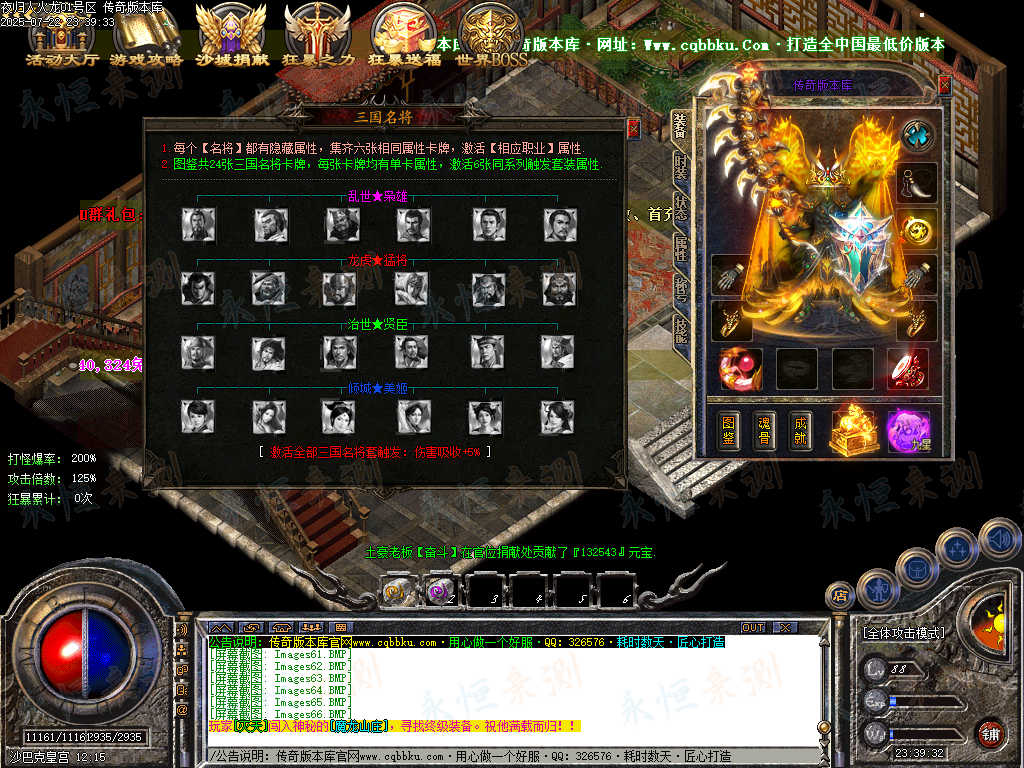Open the 沙城捐献 donation menu
The image size is (1024, 768).
(232, 36)
